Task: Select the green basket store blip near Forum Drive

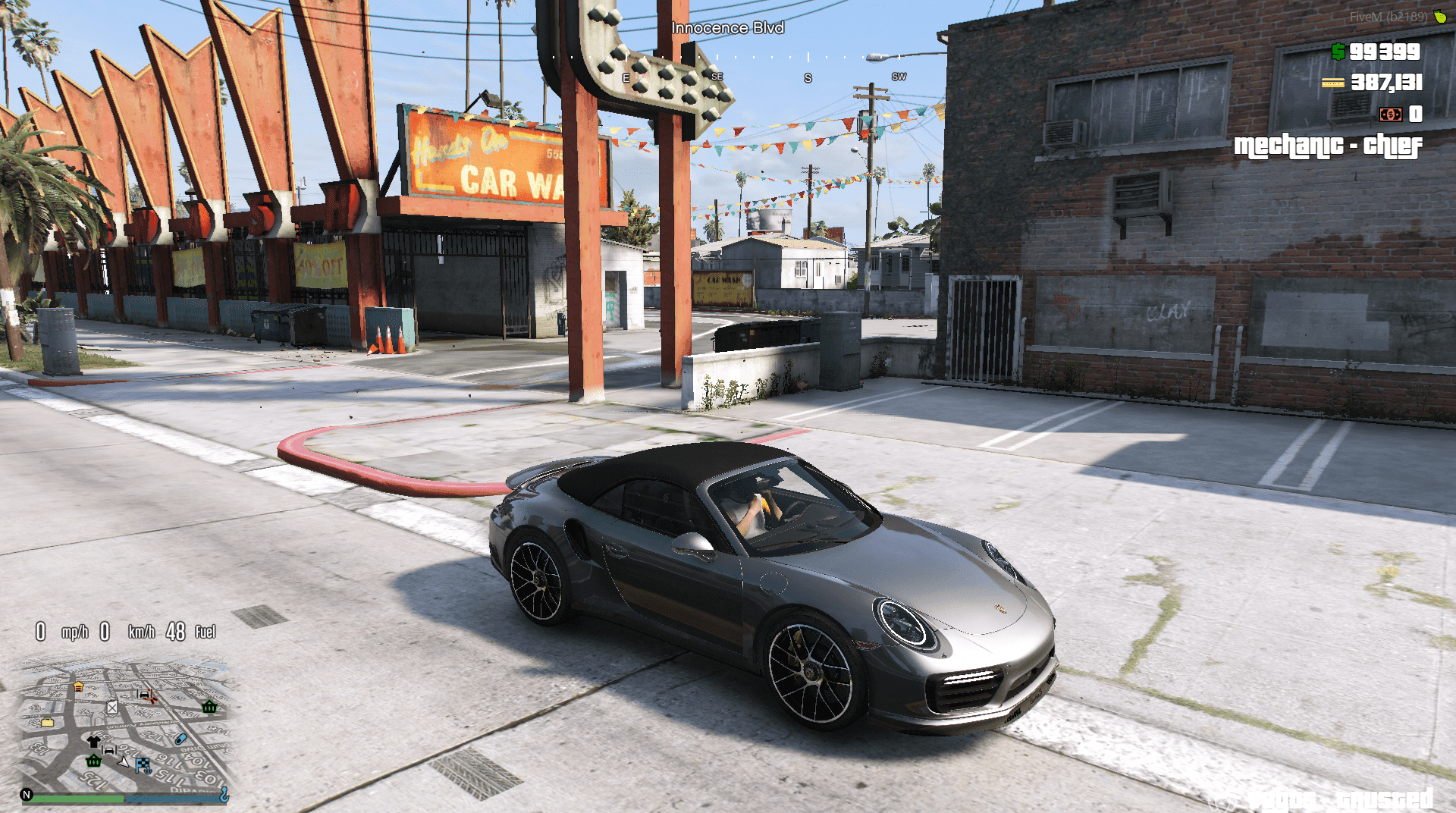Action: [209, 708]
